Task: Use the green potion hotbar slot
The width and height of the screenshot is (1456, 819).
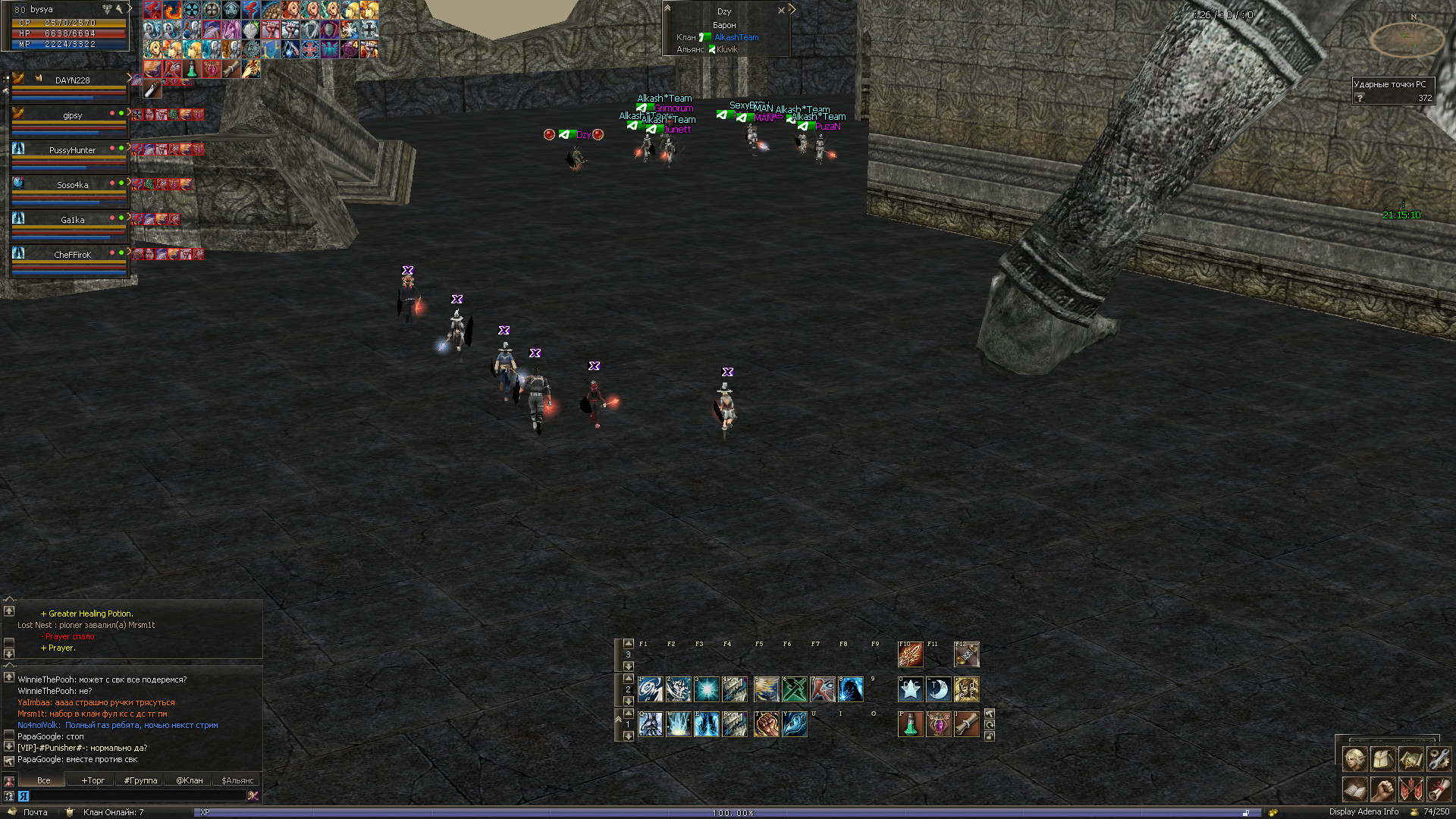Action: pyautogui.click(x=910, y=724)
